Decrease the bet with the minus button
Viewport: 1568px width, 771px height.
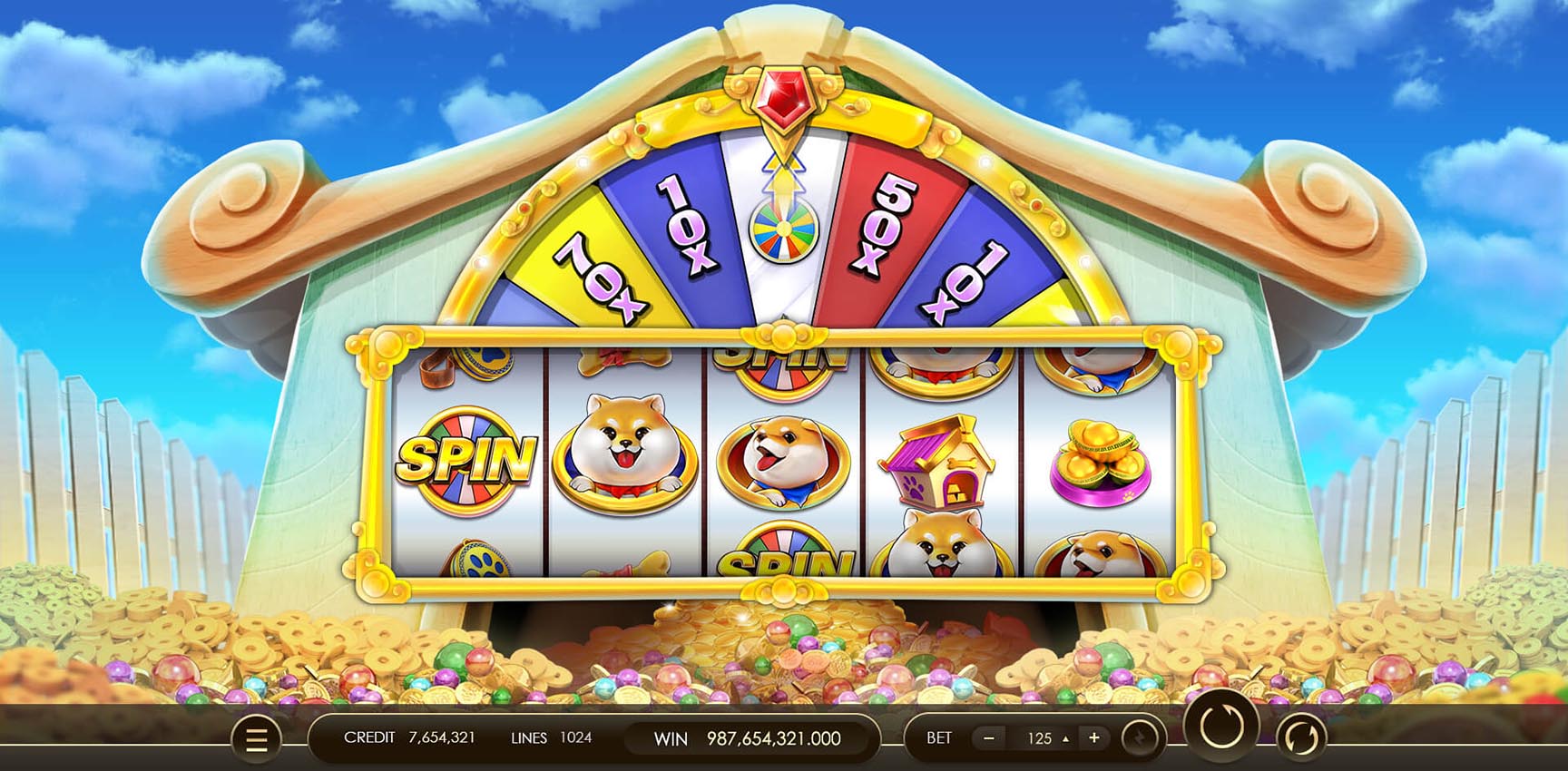989,738
